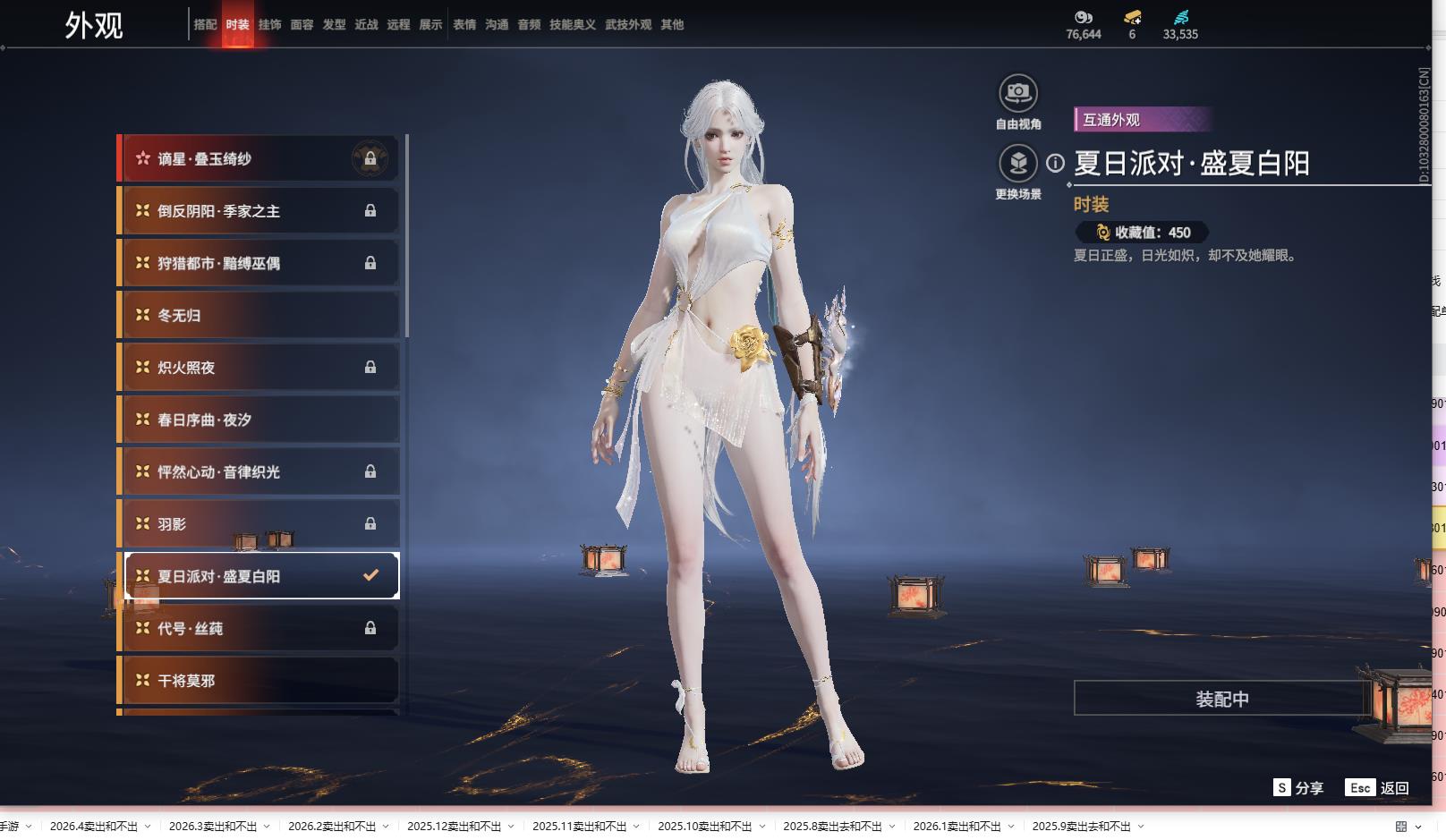
Task: Switch to the 搭配 tab
Action: pos(205,25)
